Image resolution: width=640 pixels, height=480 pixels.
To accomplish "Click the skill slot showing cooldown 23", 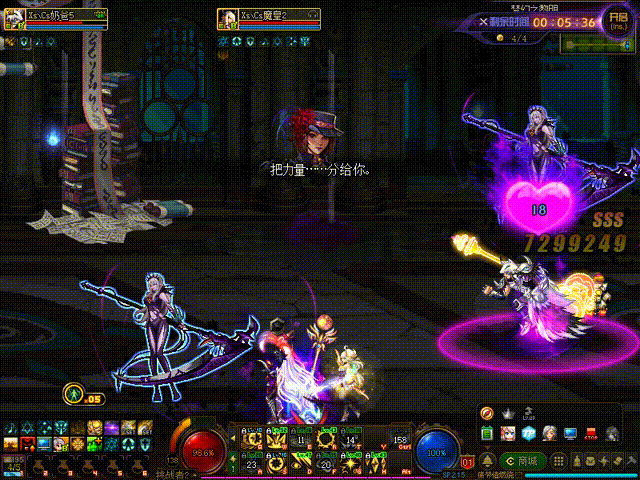I will [249, 462].
